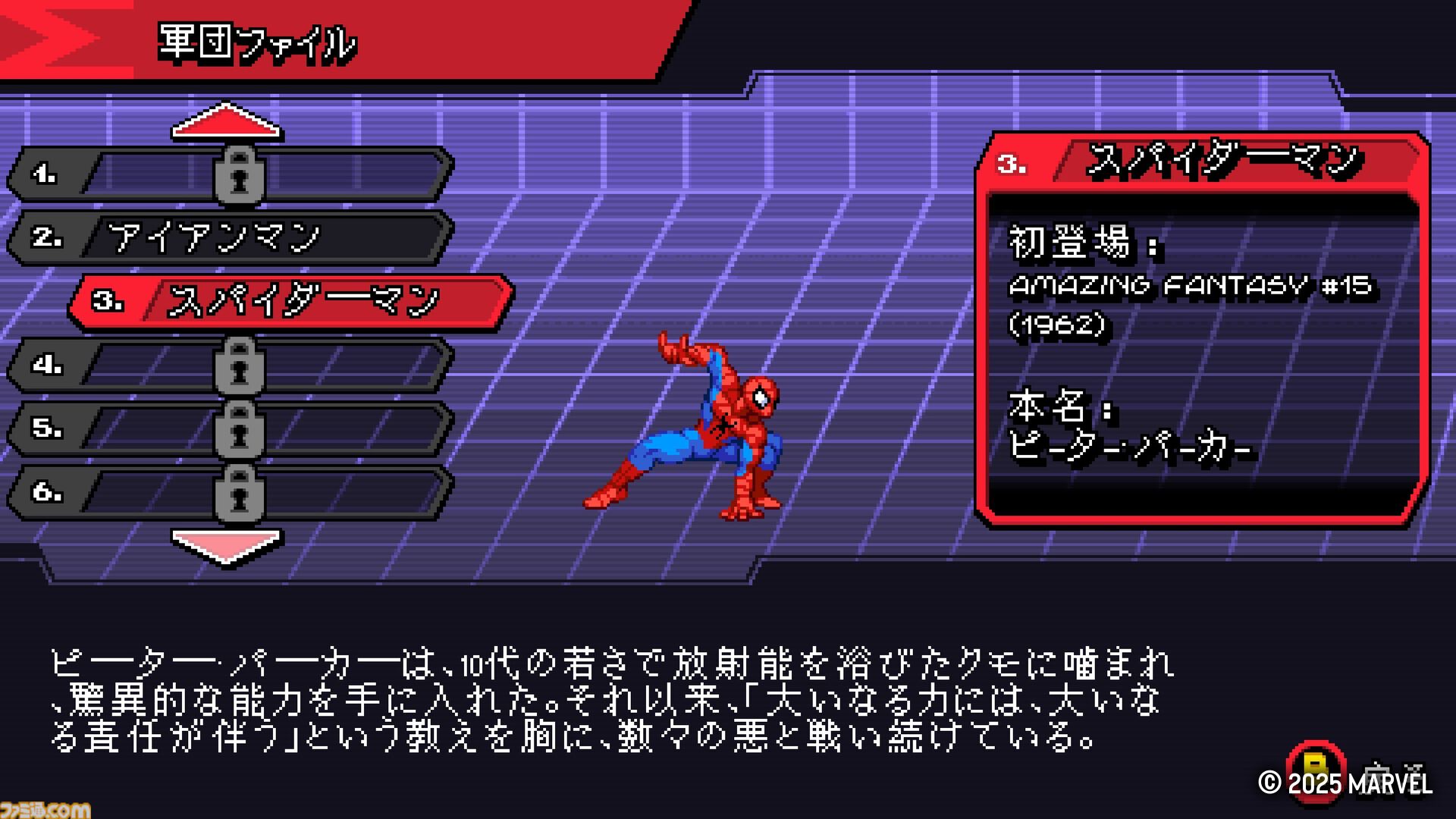Click the lock icon on slot 1
Screen dimensions: 1456x819
[x=241, y=174]
